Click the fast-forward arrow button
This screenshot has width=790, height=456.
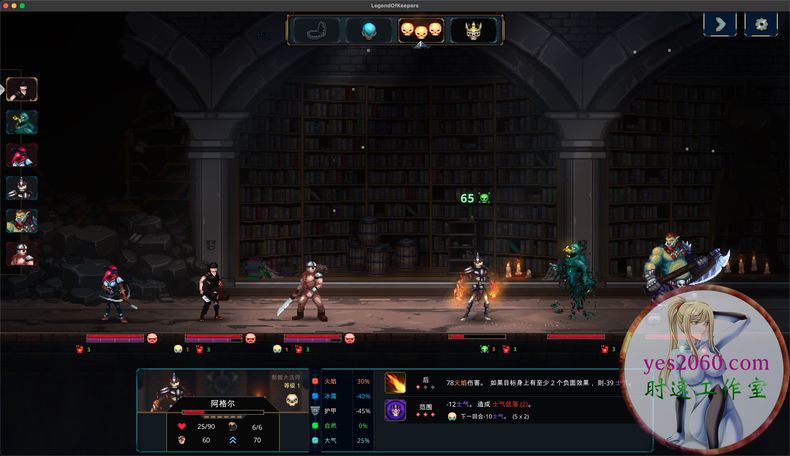[720, 24]
